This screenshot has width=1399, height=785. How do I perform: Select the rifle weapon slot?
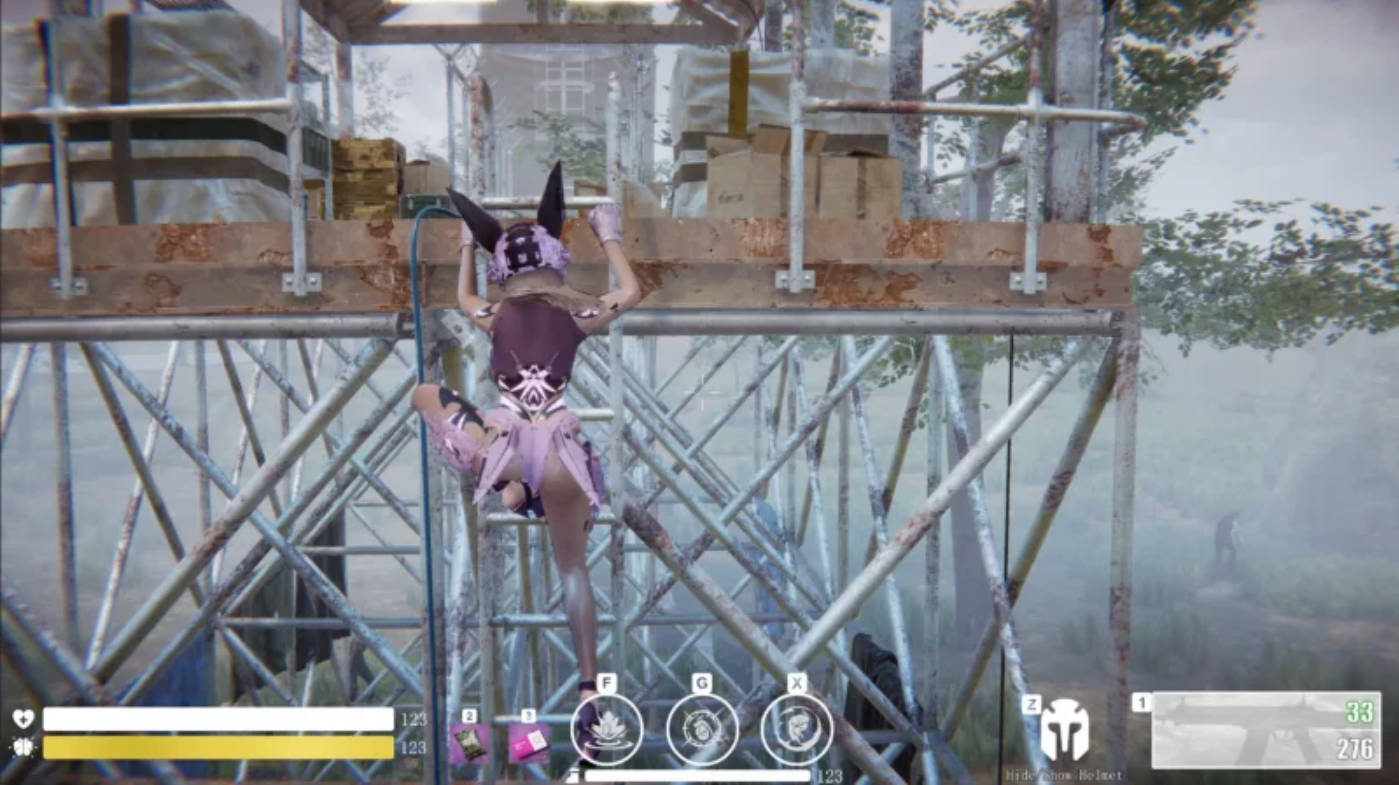tap(1266, 730)
